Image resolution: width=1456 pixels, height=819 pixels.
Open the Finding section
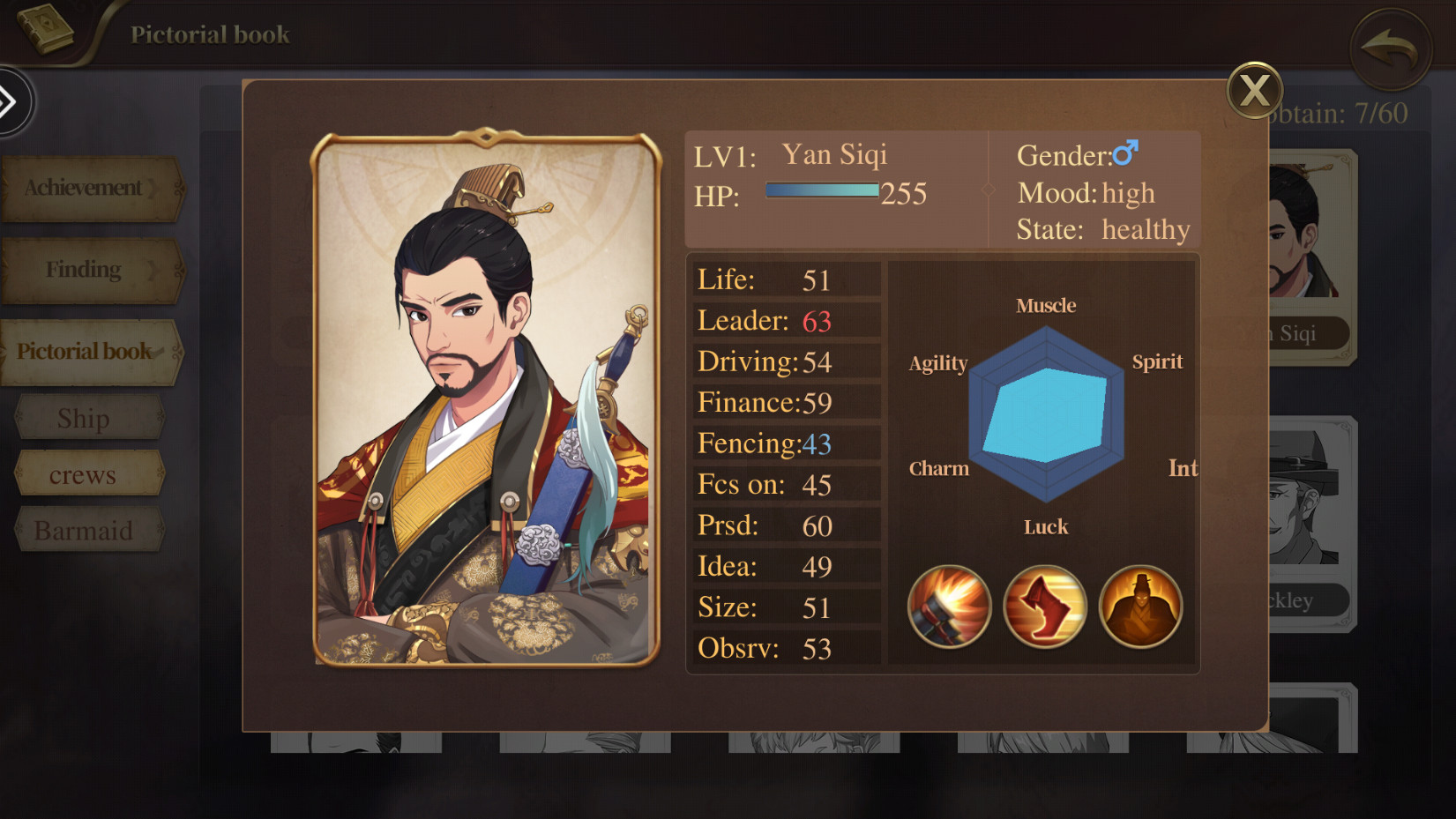pos(85,269)
